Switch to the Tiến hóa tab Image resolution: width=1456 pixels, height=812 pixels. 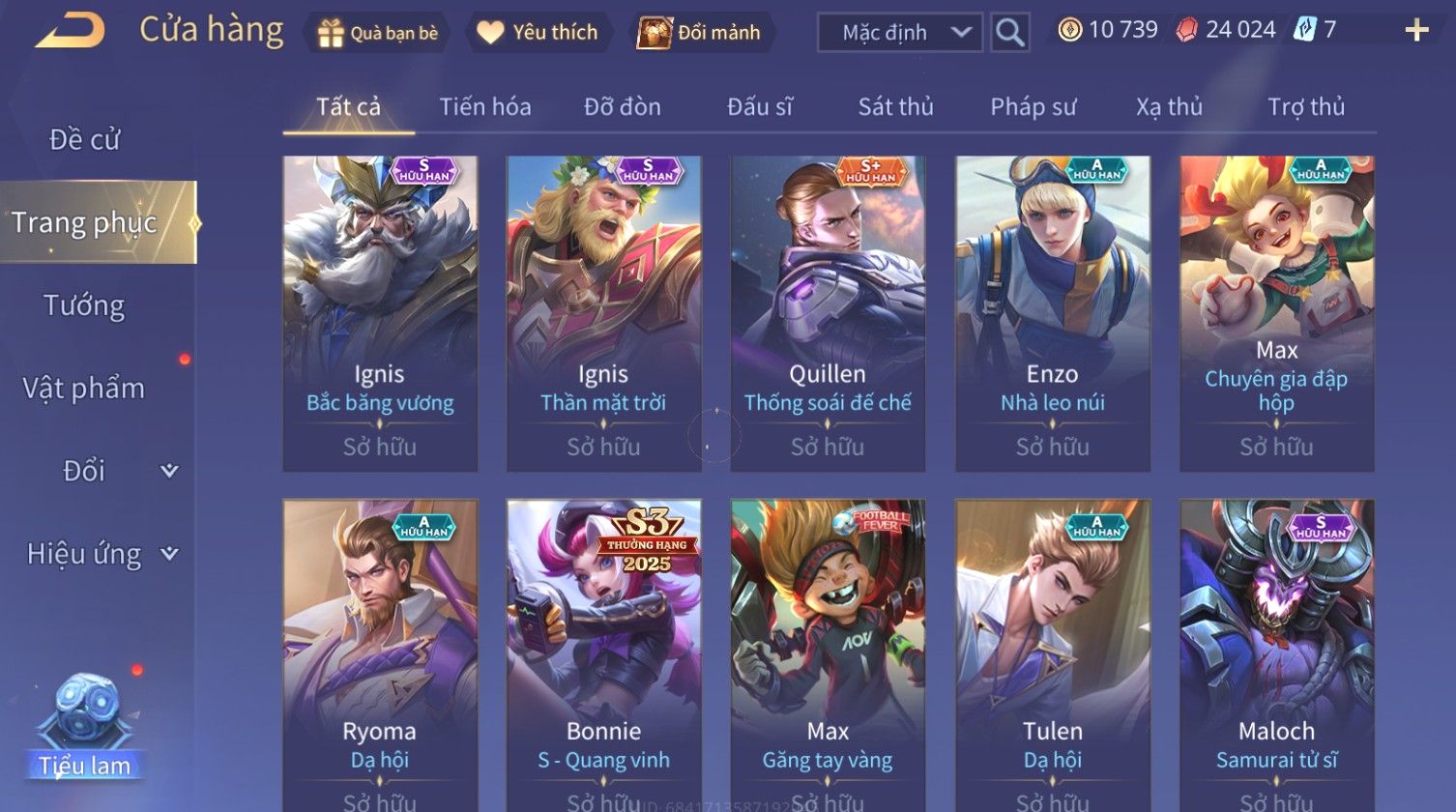[x=484, y=107]
